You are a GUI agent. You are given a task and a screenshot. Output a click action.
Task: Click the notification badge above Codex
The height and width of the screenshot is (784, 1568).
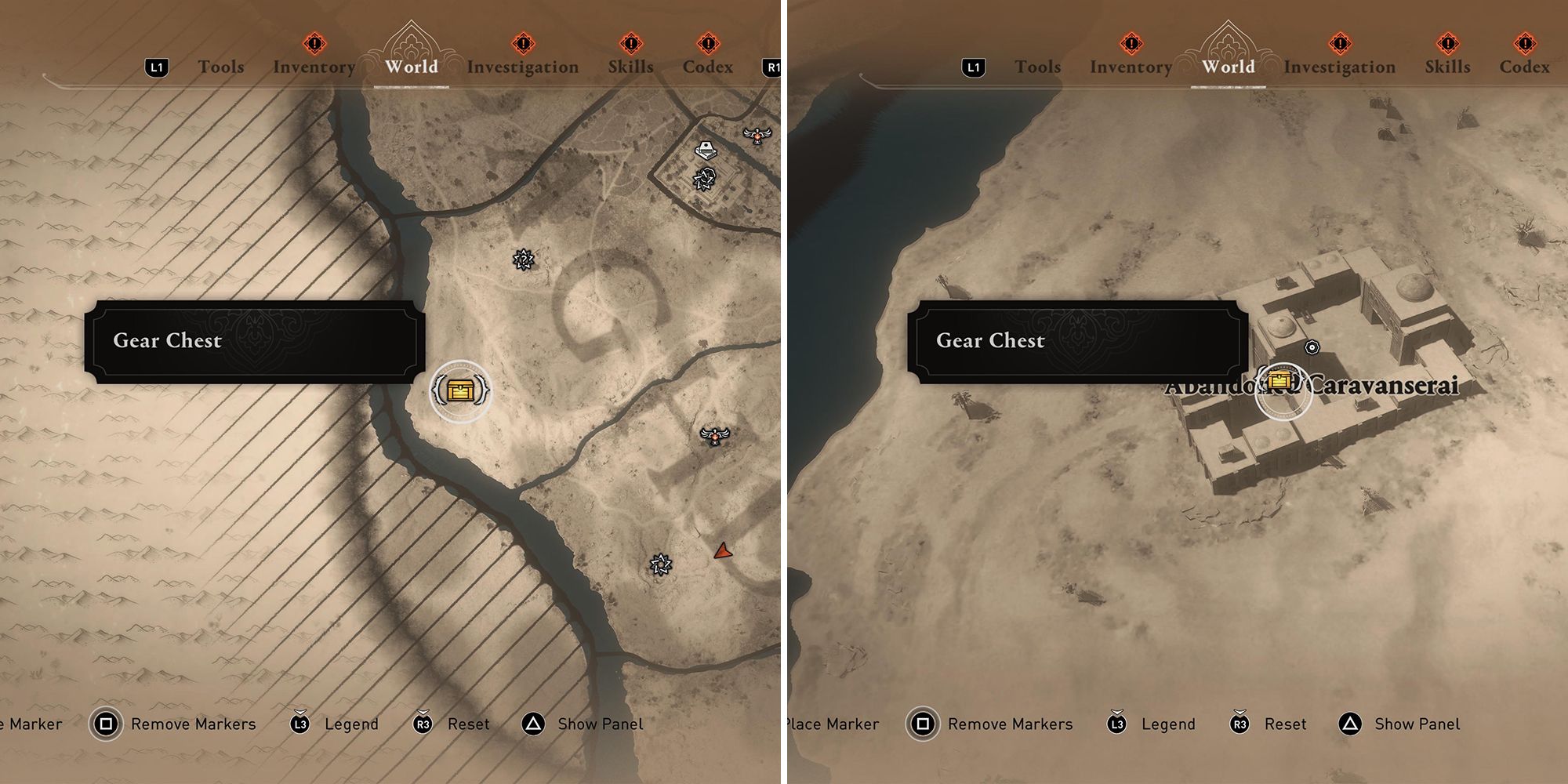click(x=704, y=45)
